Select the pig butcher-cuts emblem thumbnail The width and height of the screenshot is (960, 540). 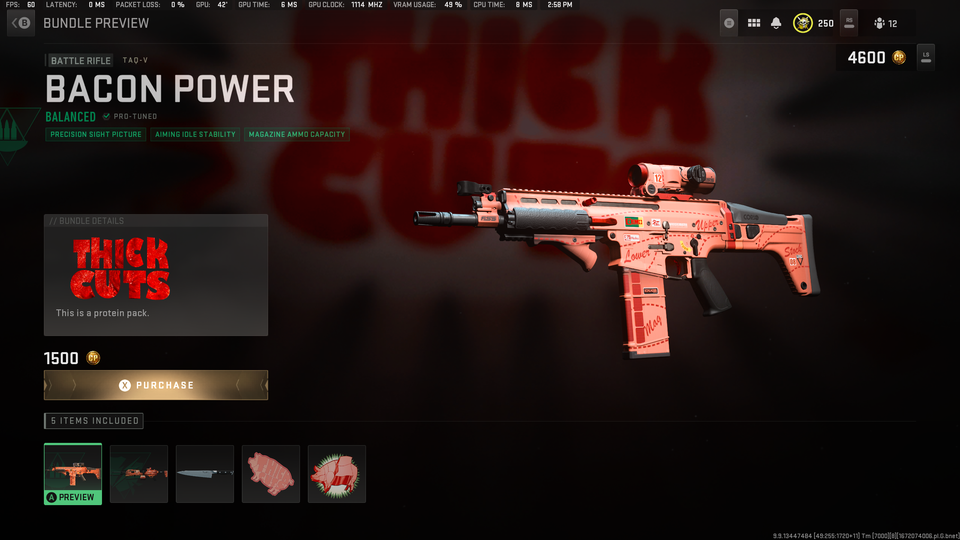[337, 474]
